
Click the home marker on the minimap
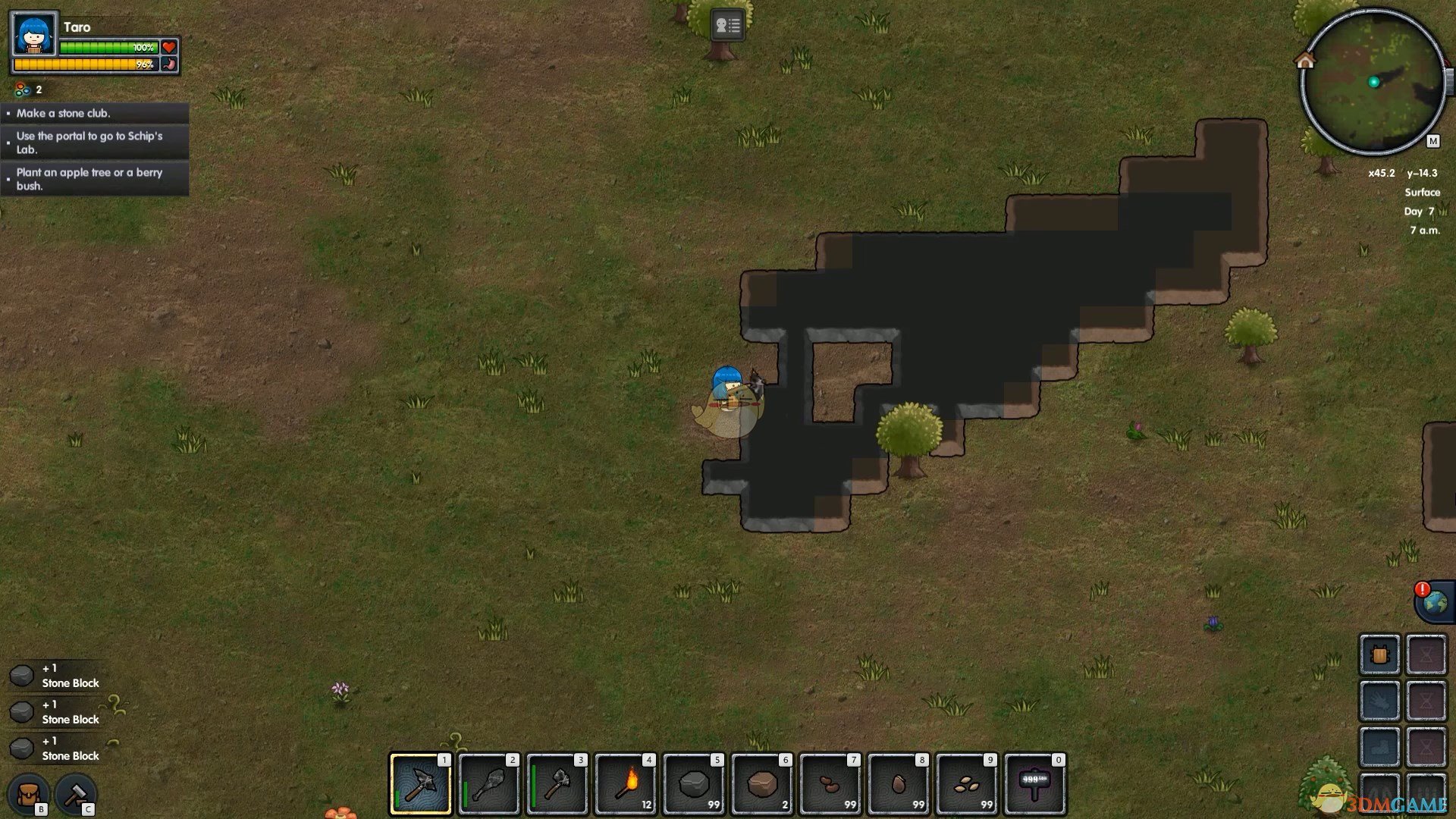point(1305,60)
